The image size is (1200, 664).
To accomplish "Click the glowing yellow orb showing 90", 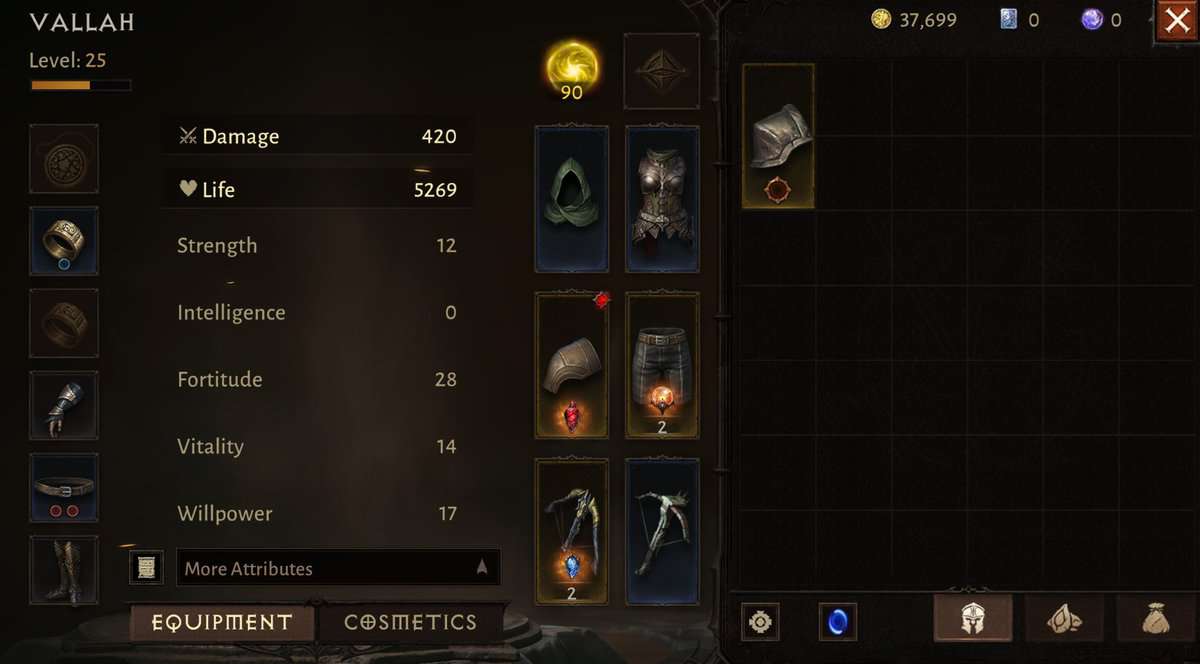I will pos(572,68).
